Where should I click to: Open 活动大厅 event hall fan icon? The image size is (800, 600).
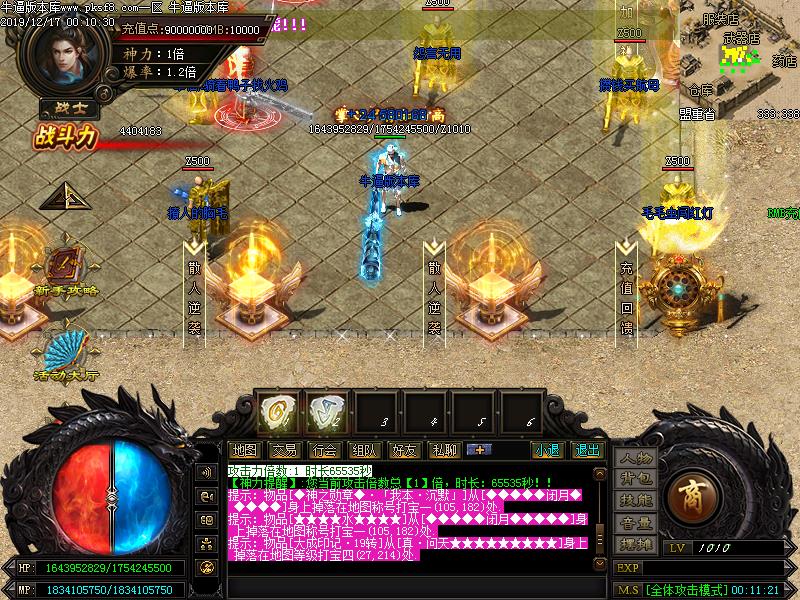coord(64,354)
